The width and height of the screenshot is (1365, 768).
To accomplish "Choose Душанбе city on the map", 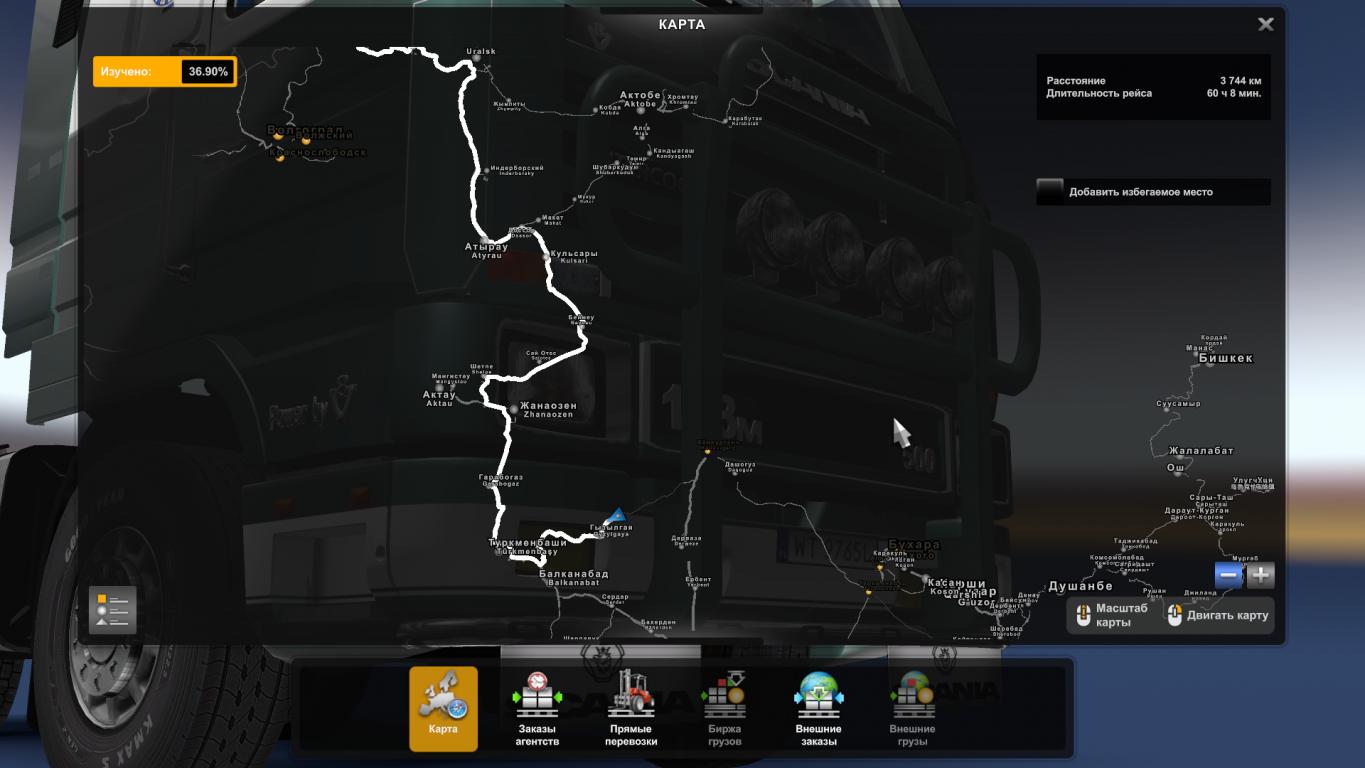I will pyautogui.click(x=1080, y=586).
